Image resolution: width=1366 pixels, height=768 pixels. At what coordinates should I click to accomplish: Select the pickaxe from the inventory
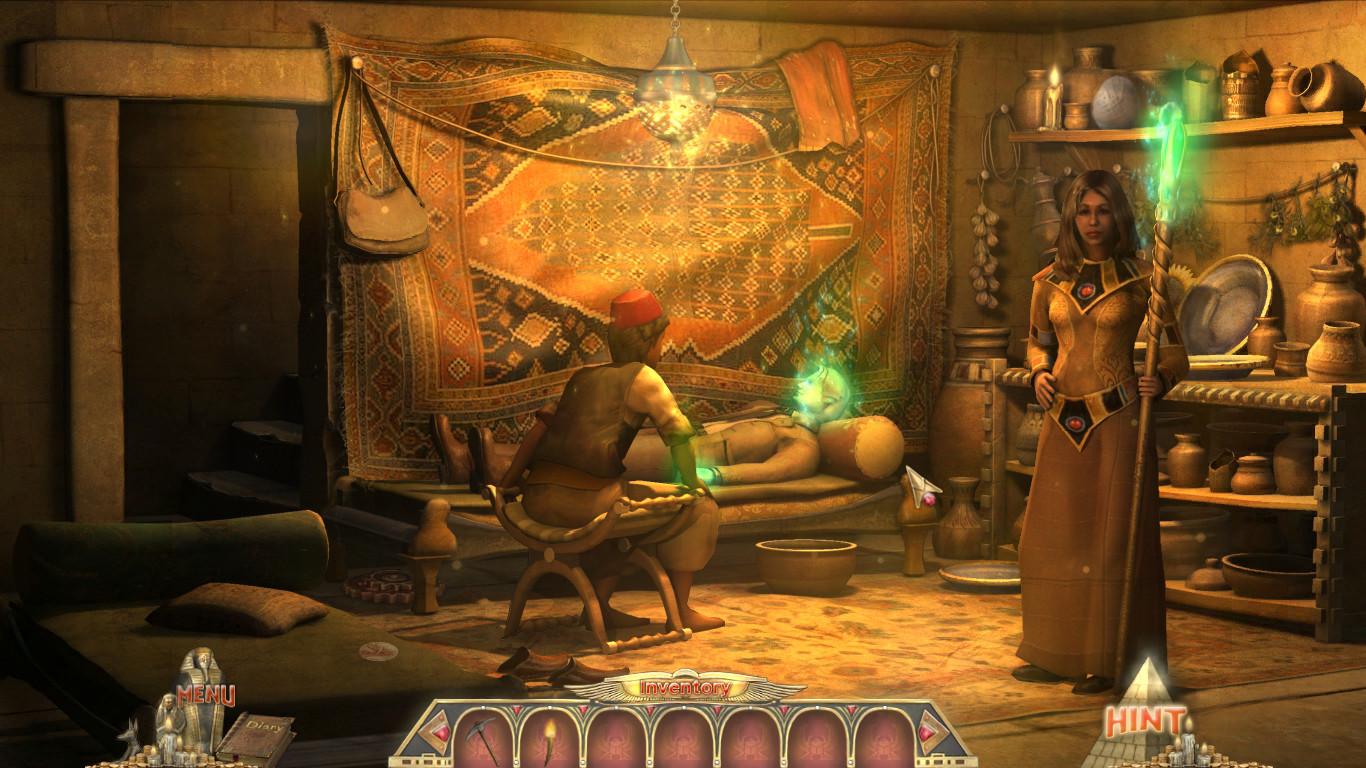pos(483,738)
